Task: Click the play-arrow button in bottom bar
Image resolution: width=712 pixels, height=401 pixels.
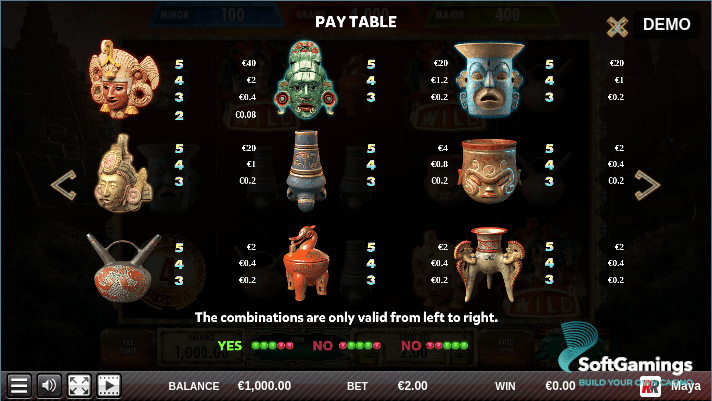Action: click(108, 385)
